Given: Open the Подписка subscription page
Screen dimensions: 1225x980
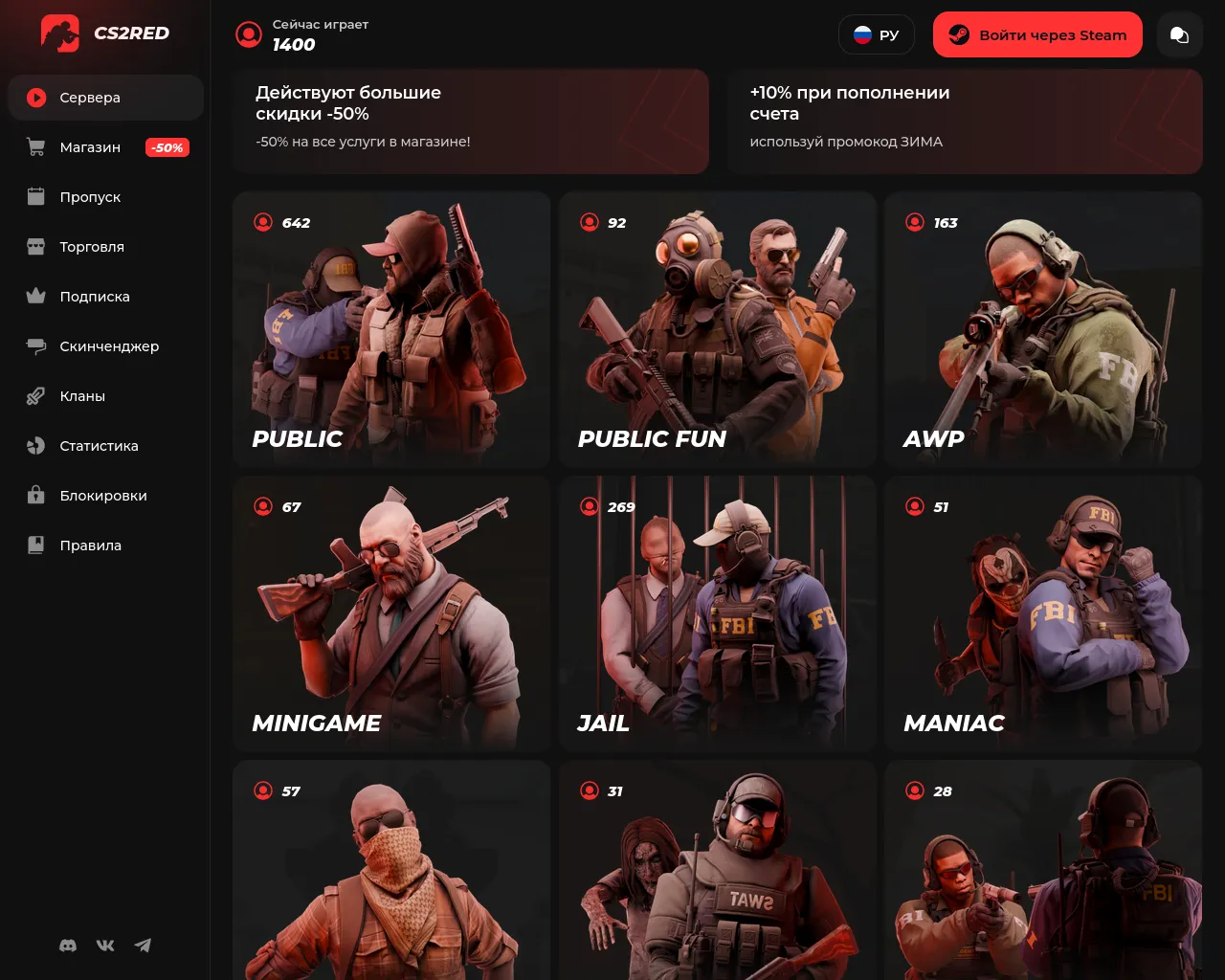Looking at the screenshot, I should (x=95, y=297).
